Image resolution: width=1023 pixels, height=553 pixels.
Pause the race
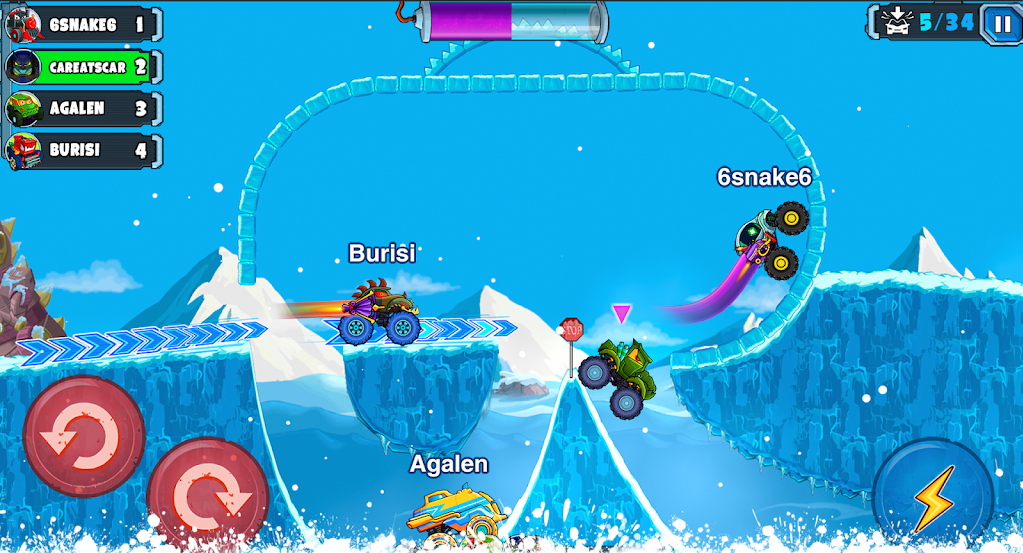1001,22
